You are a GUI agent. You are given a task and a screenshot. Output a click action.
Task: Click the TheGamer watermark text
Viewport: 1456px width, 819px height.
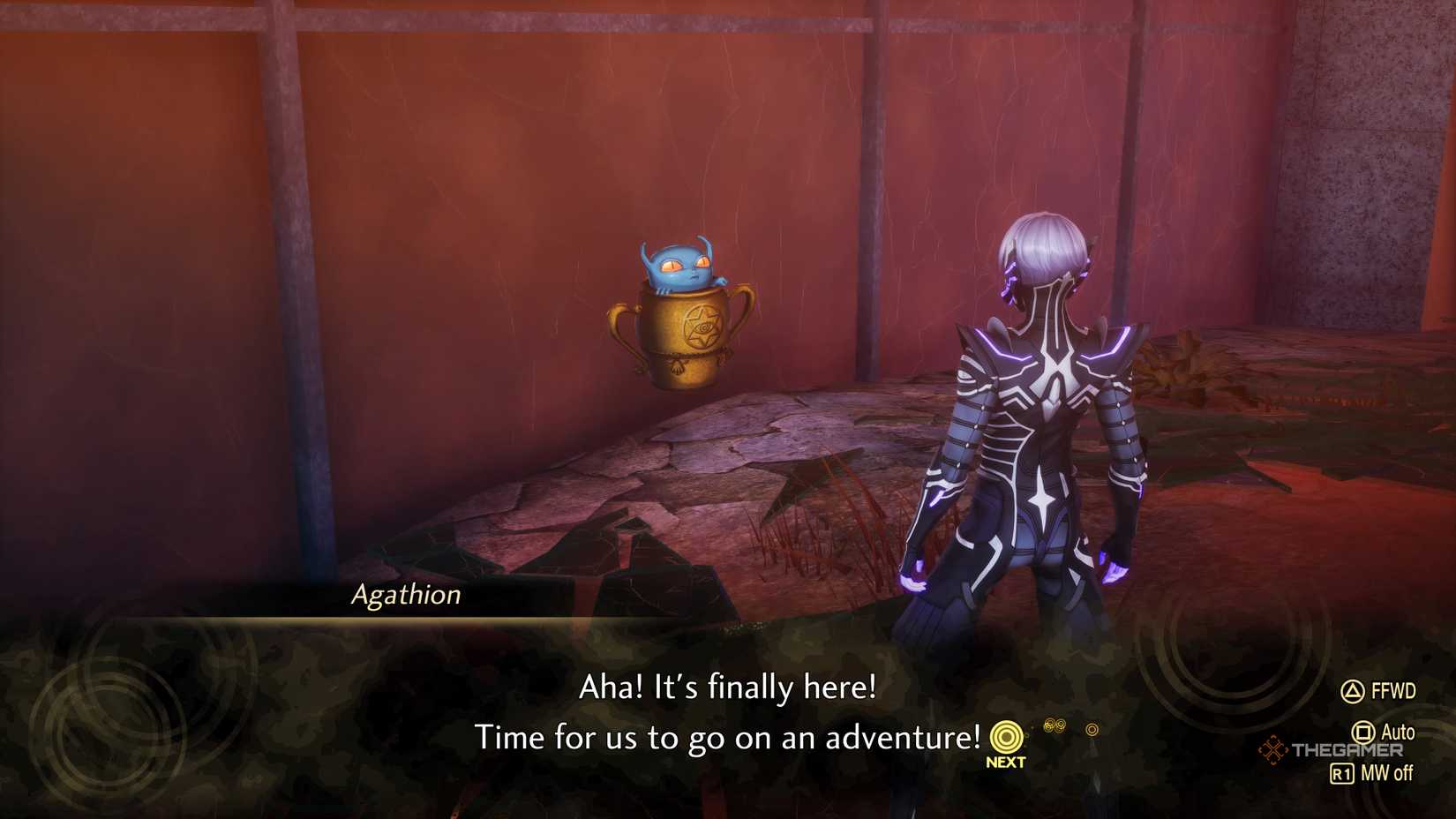(1347, 749)
